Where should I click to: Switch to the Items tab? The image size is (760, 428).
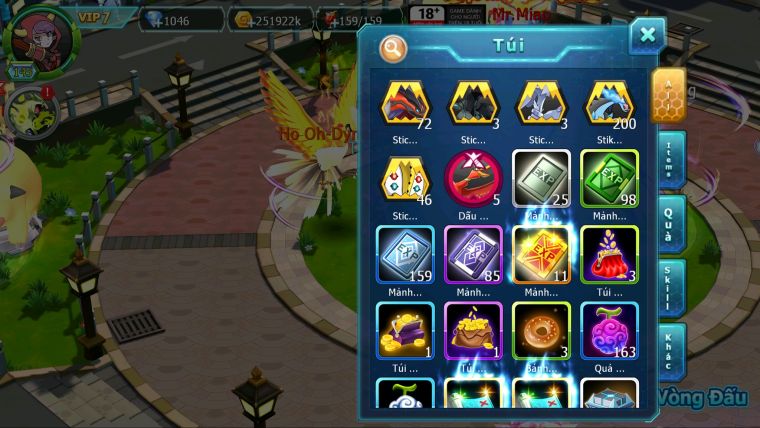pyautogui.click(x=670, y=160)
